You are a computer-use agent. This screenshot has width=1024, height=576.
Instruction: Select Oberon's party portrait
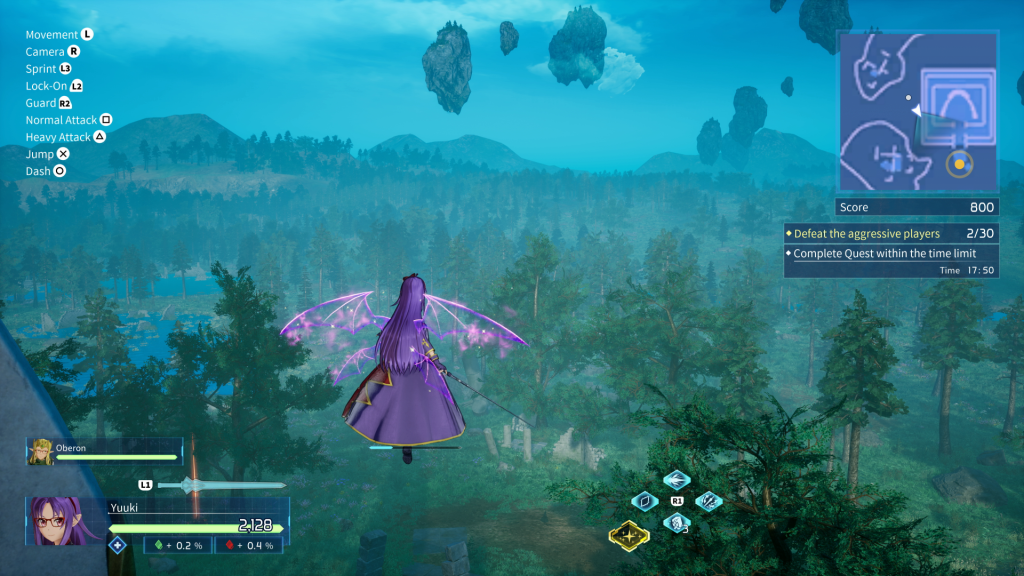pos(41,452)
